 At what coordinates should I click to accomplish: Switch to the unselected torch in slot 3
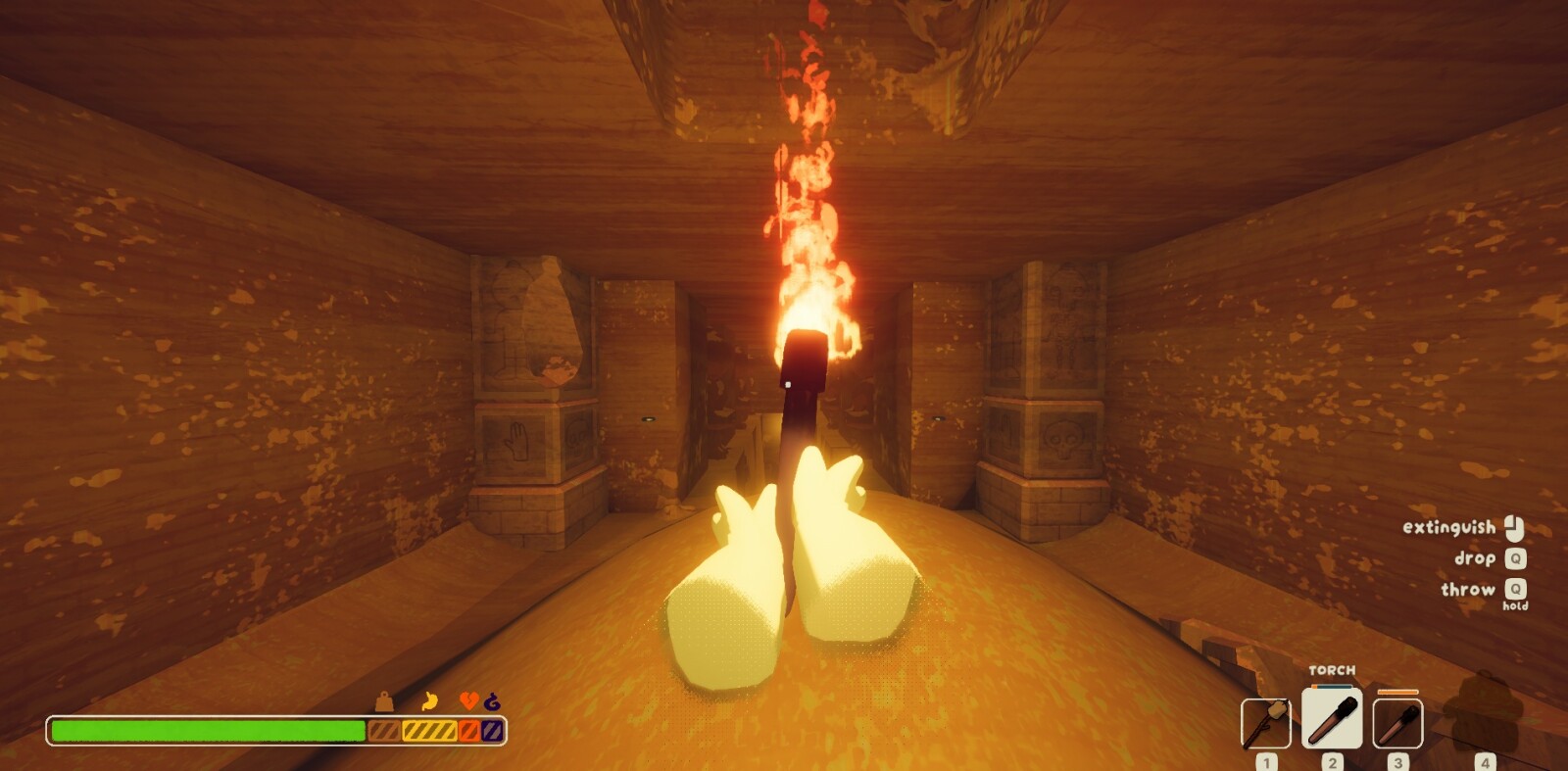[x=1397, y=724]
